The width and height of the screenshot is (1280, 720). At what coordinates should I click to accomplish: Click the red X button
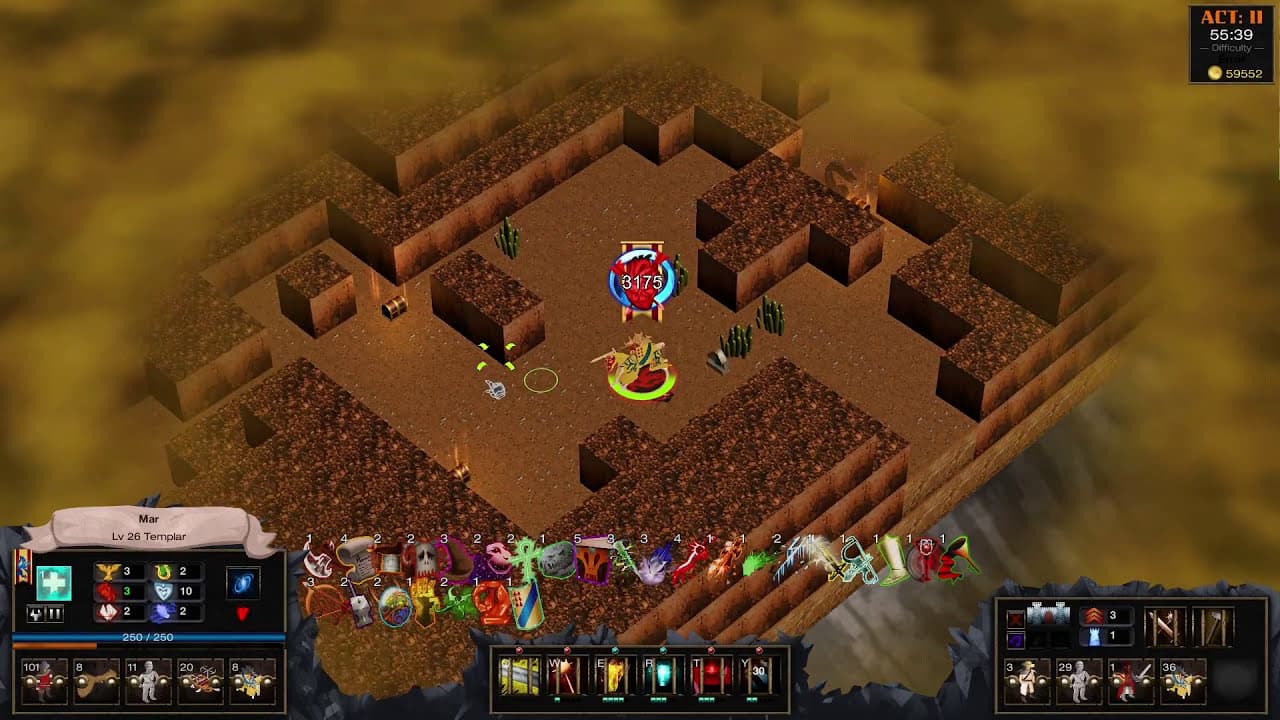click(1016, 617)
